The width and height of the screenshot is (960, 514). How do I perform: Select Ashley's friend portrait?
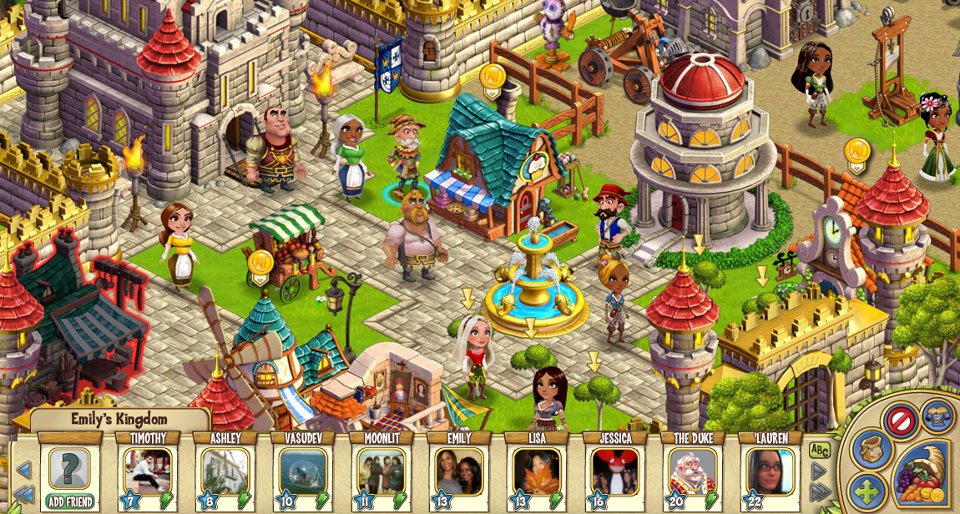pos(225,471)
